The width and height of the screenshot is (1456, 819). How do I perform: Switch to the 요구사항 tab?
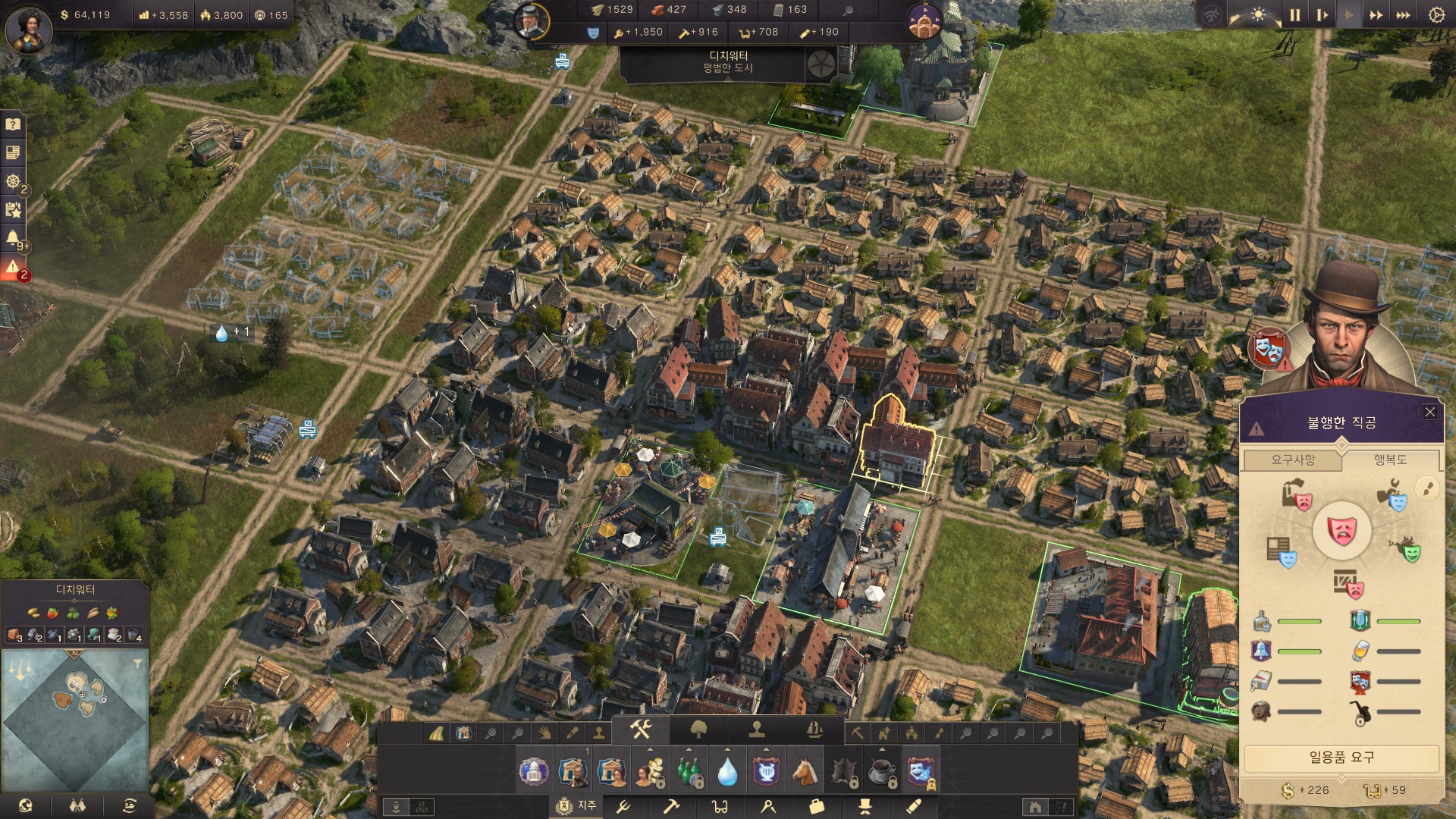pyautogui.click(x=1293, y=460)
